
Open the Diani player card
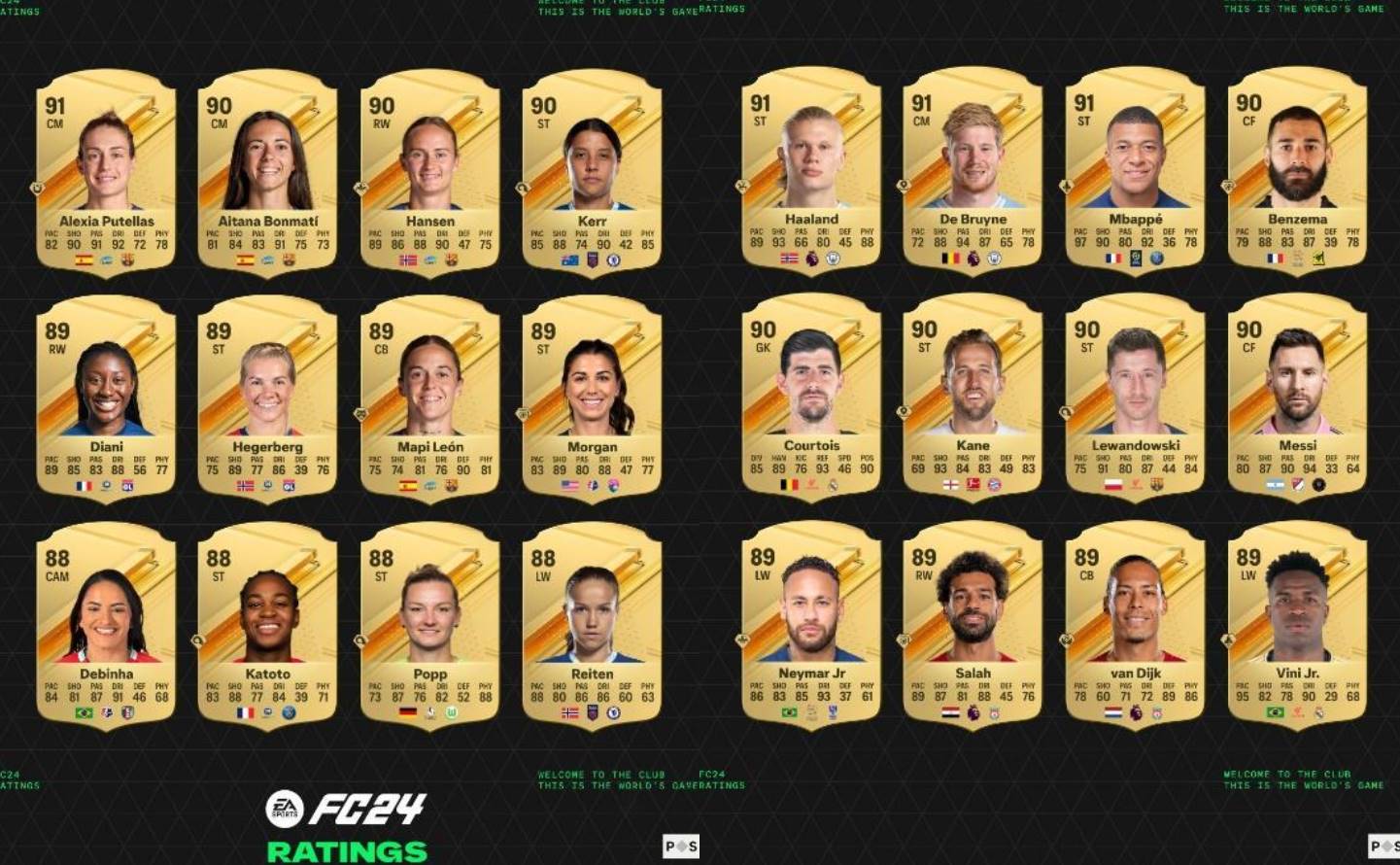pyautogui.click(x=106, y=398)
